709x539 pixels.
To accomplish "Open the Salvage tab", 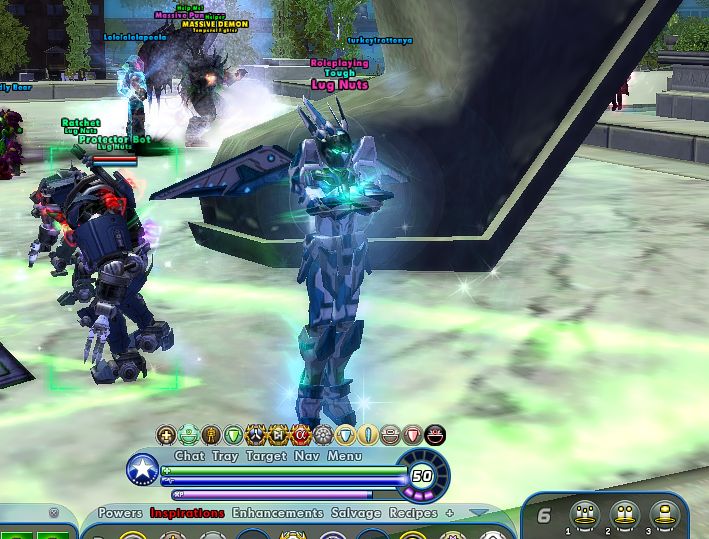I will pos(356,513).
